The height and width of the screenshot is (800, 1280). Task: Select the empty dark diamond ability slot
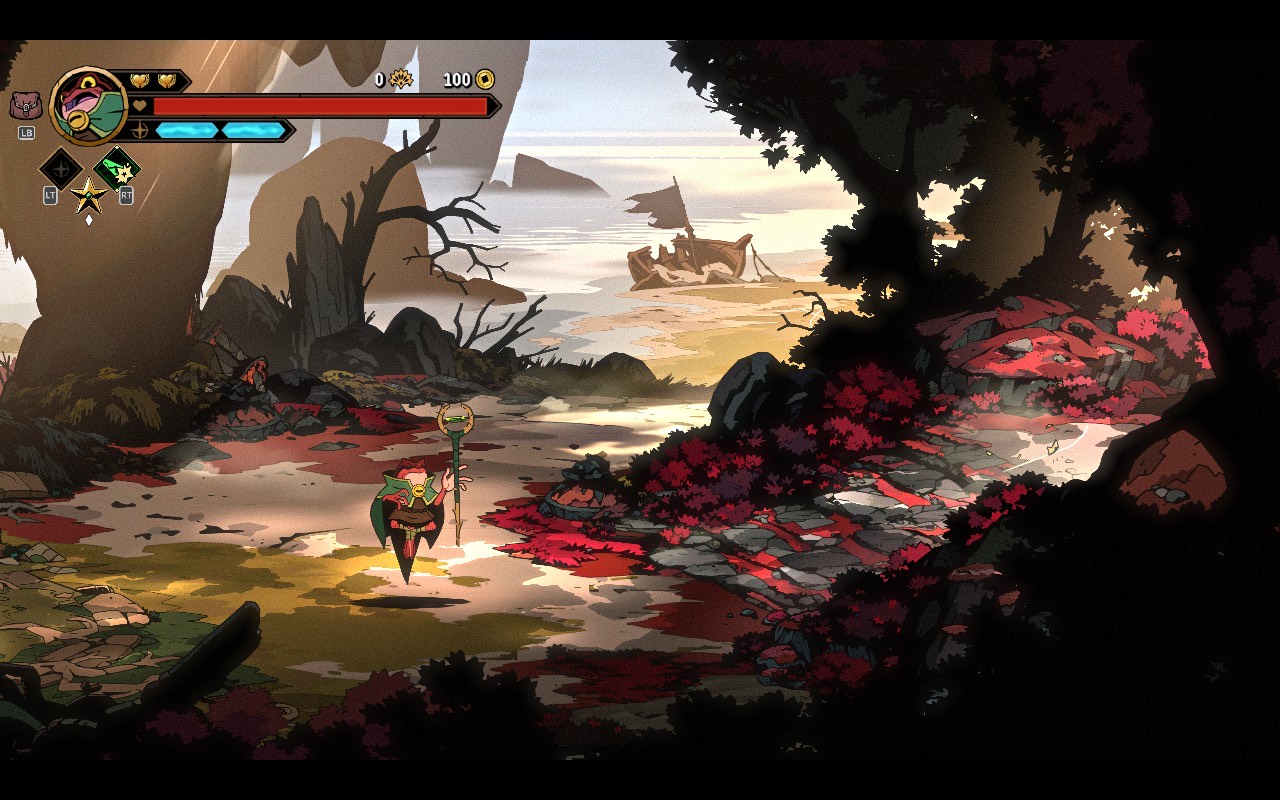coord(60,168)
